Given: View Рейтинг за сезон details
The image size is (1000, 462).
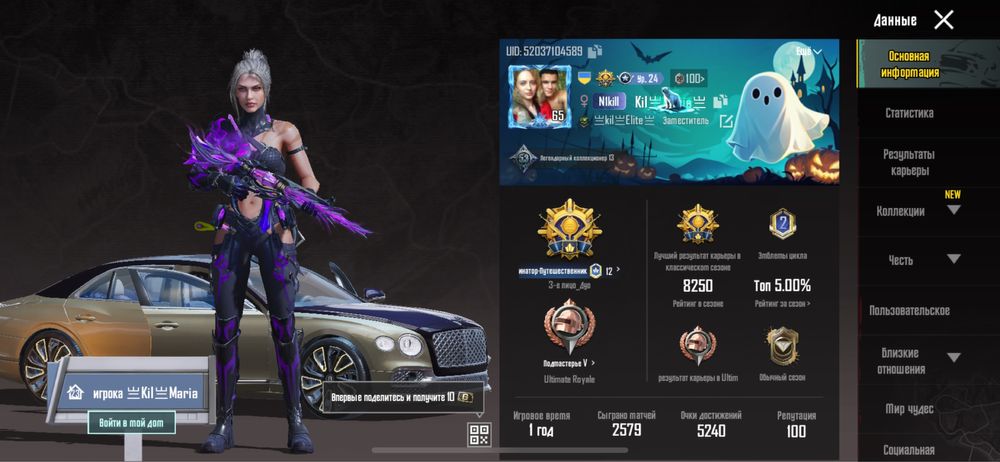Looking at the screenshot, I should click(782, 303).
